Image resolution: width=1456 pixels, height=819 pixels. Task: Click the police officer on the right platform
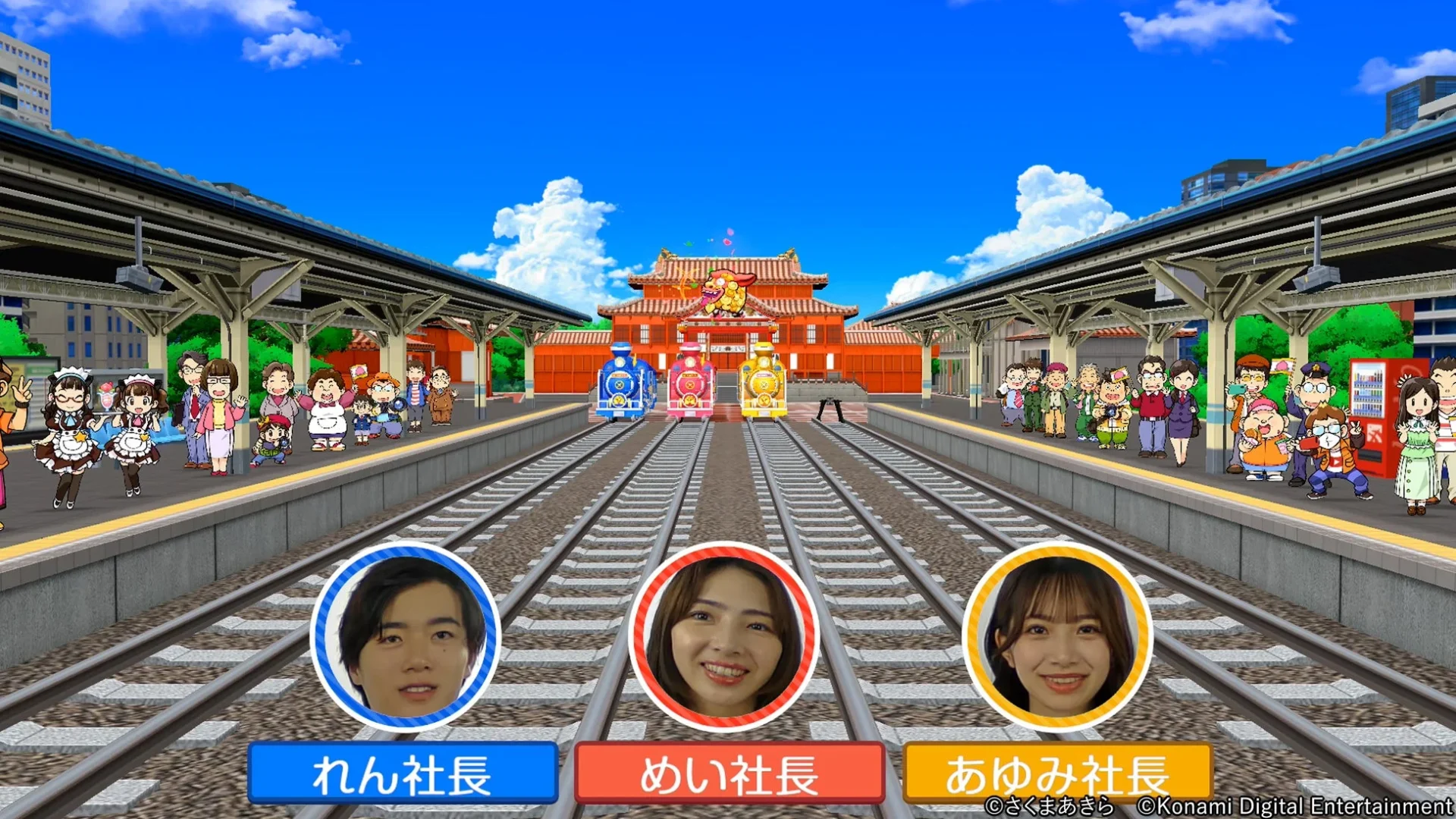[1314, 391]
